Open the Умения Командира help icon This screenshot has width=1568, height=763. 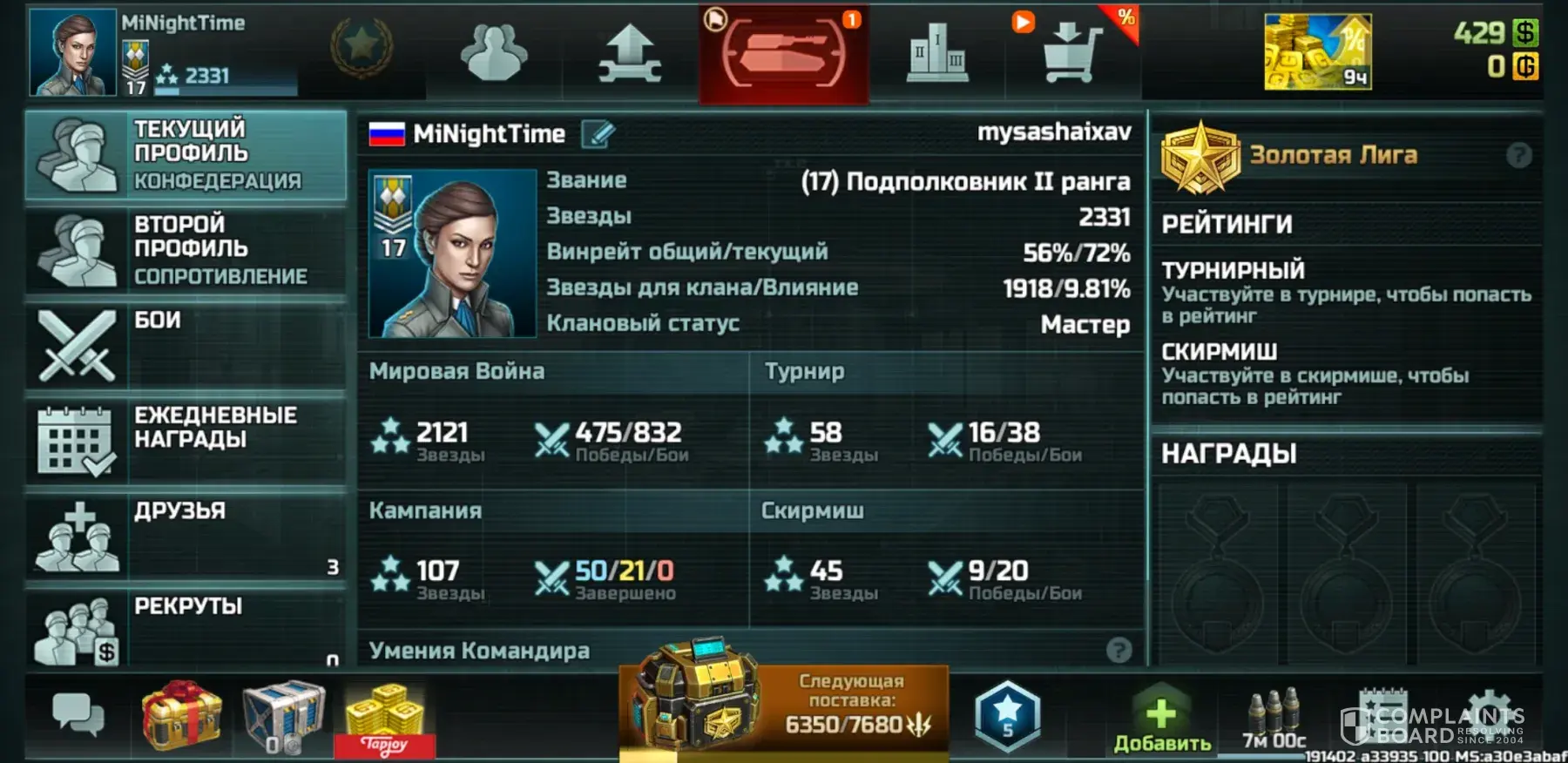pos(1119,650)
